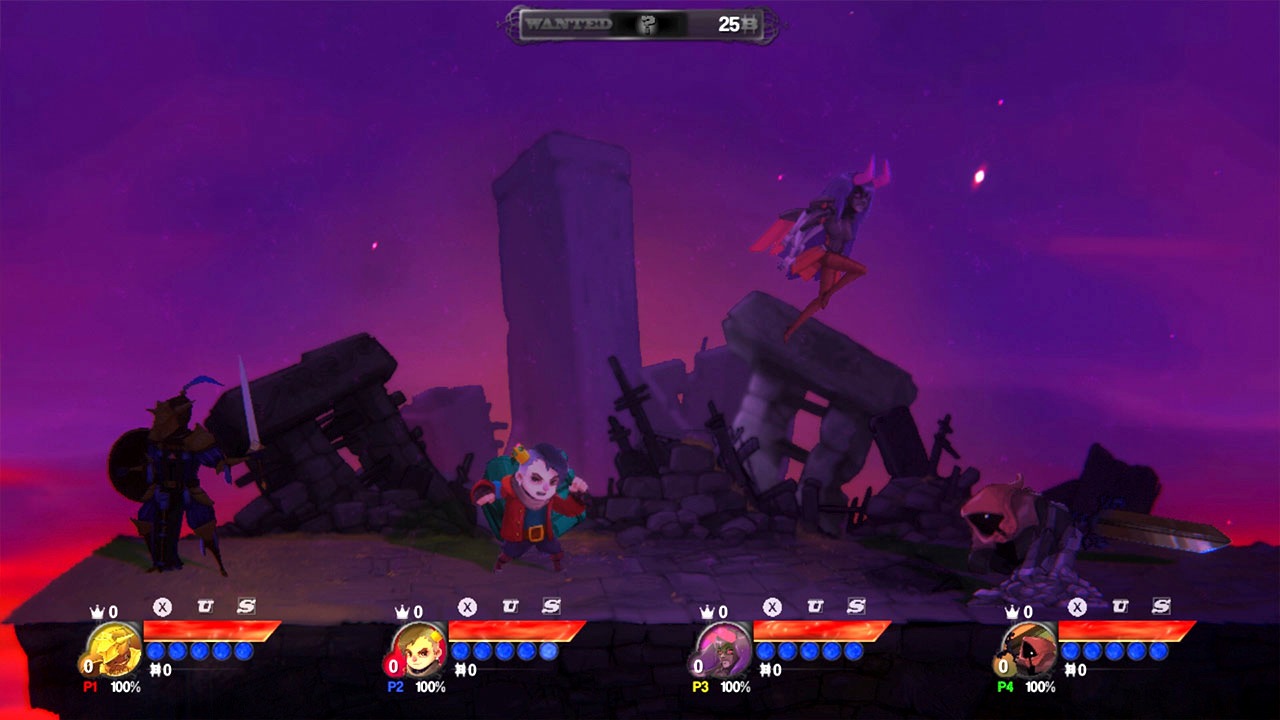Click P2's S skill icon
The width and height of the screenshot is (1280, 720).
551,606
